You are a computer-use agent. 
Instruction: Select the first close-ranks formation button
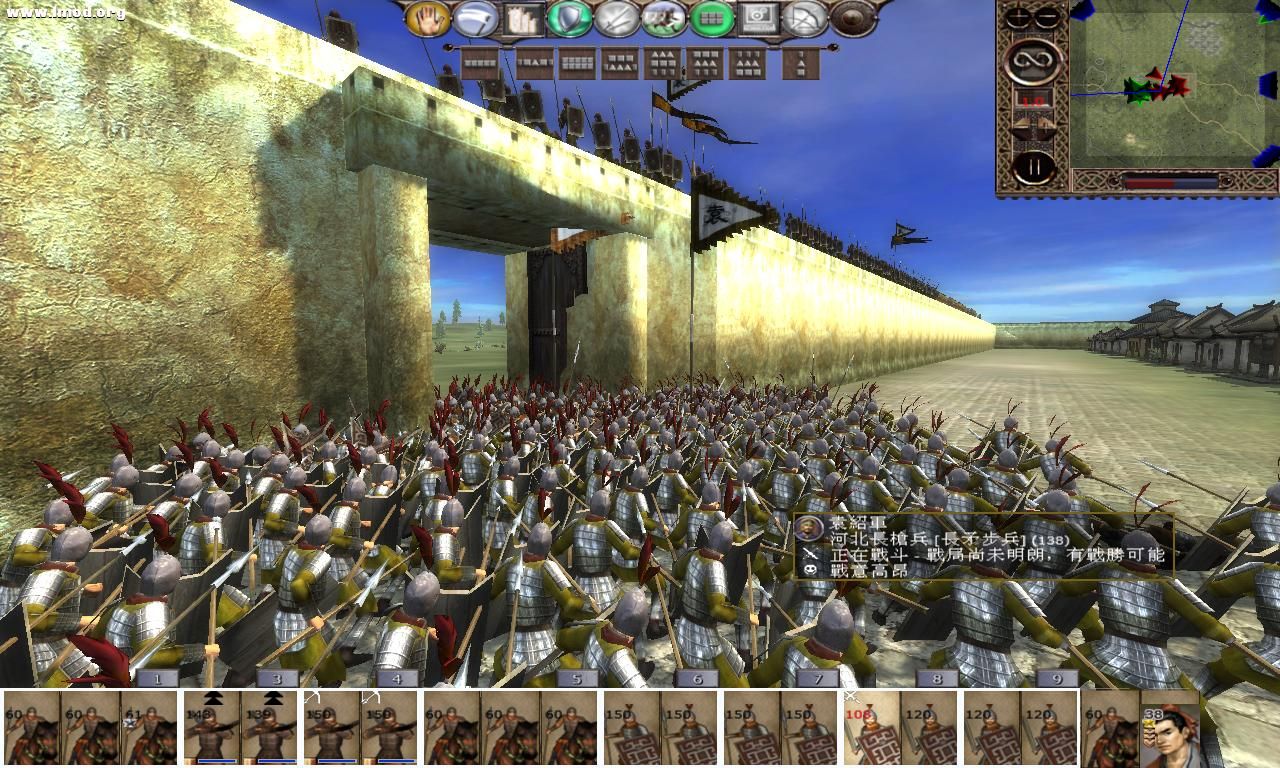point(480,62)
